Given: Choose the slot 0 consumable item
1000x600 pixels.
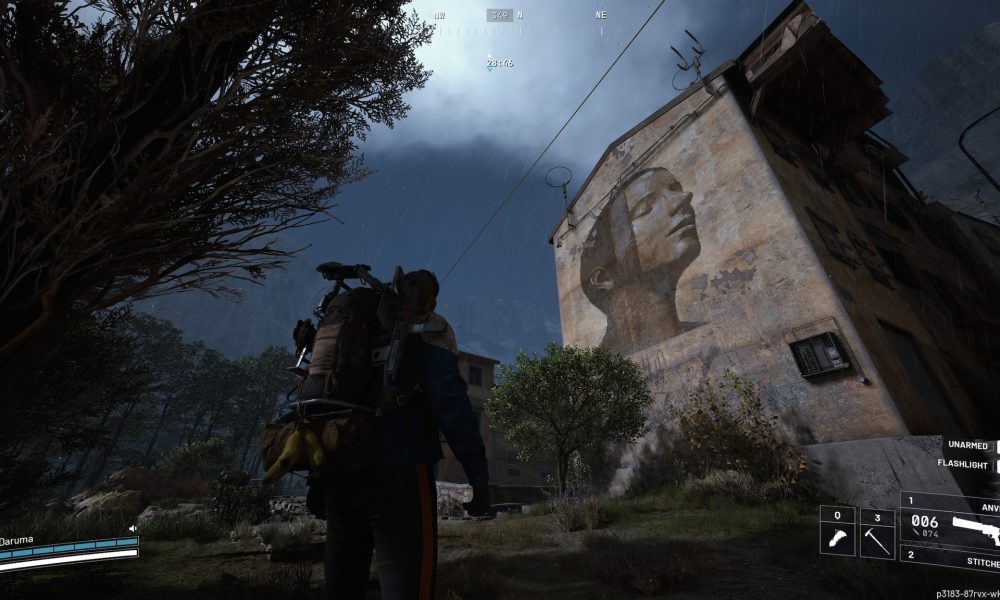Looking at the screenshot, I should (837, 532).
